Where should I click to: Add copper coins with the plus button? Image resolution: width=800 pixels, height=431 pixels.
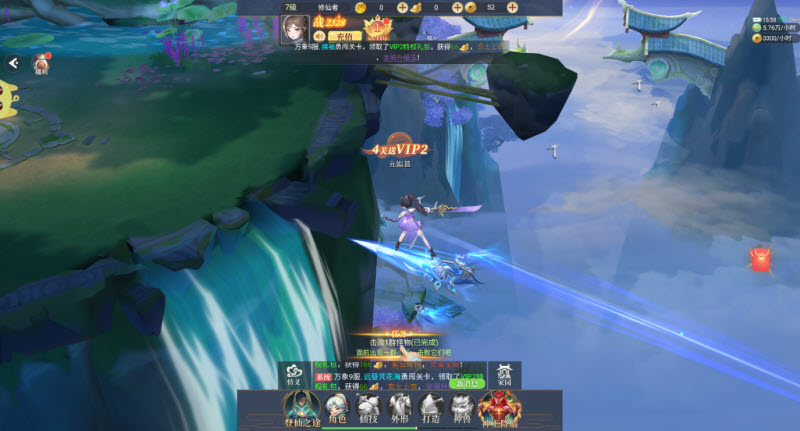point(512,7)
